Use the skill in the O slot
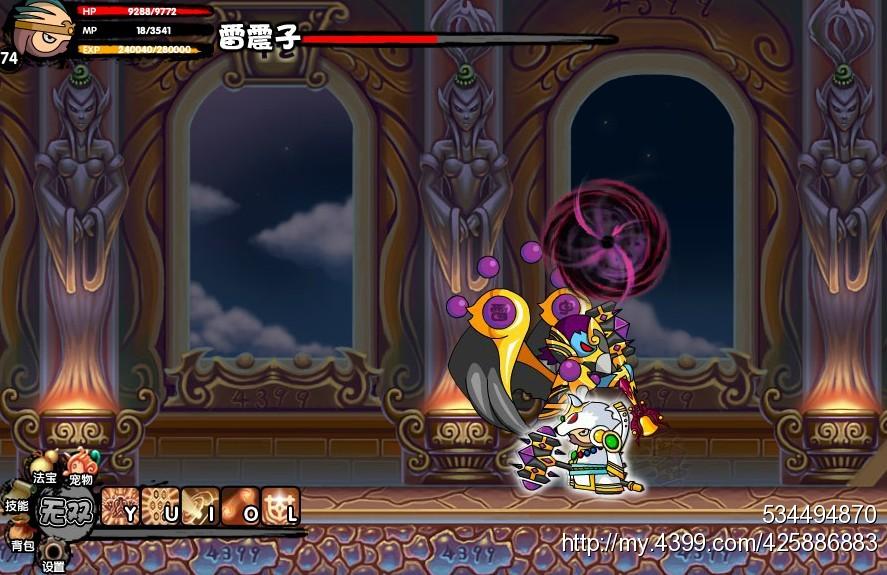This screenshot has height=575, width=887. (x=240, y=506)
